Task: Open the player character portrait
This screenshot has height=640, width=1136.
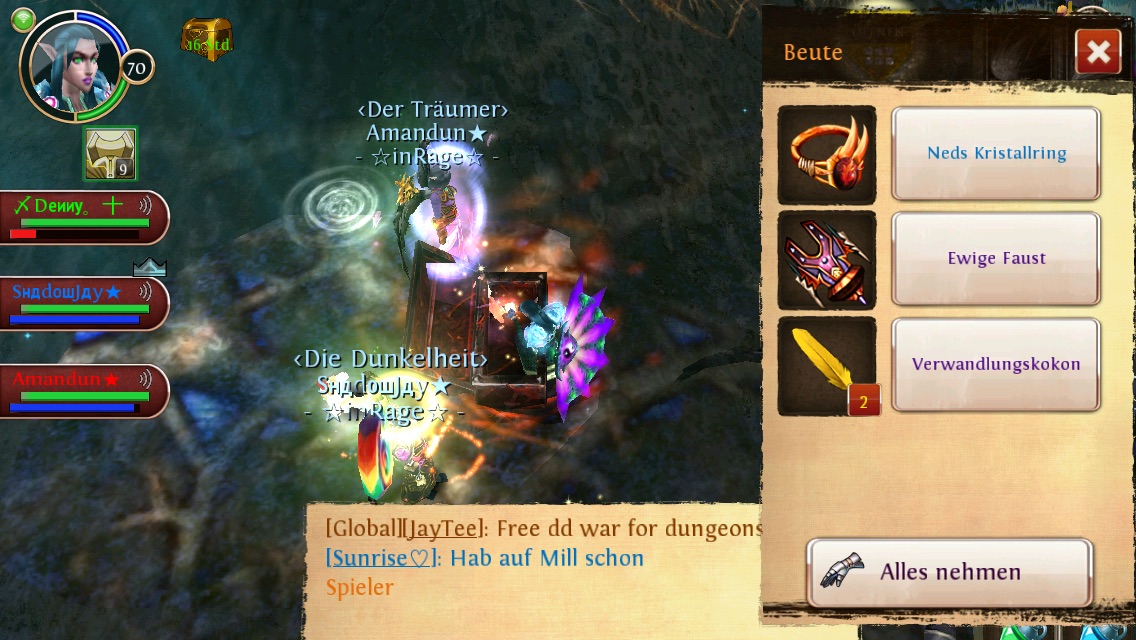Action: click(74, 66)
